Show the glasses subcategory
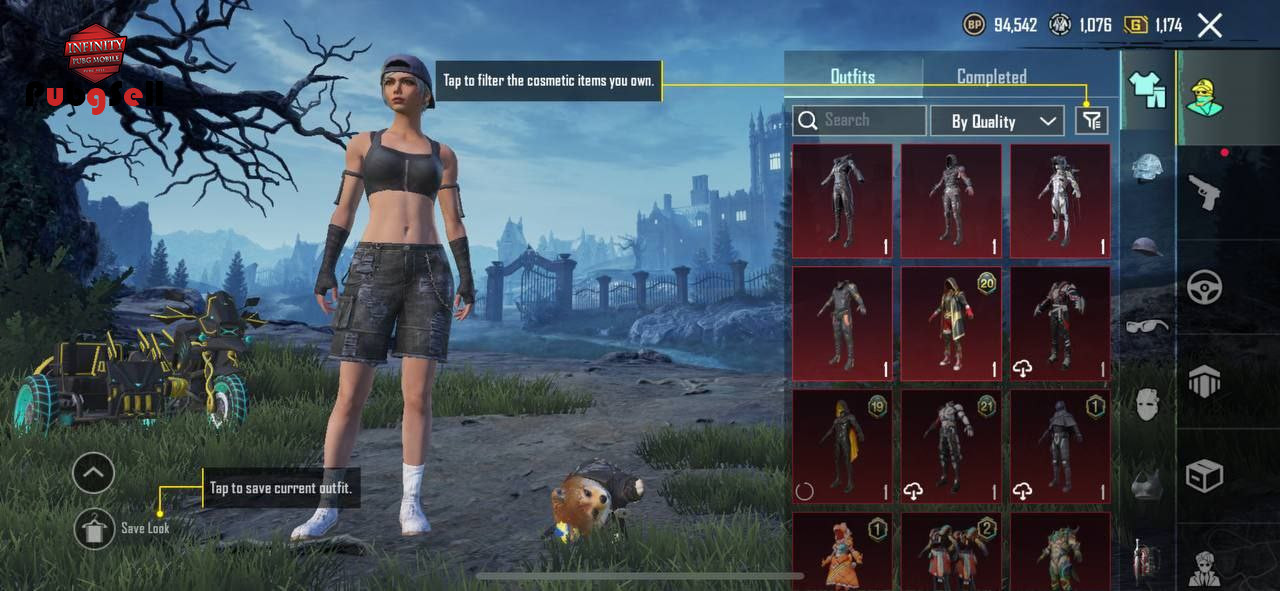This screenshot has height=591, width=1280. (x=1147, y=326)
